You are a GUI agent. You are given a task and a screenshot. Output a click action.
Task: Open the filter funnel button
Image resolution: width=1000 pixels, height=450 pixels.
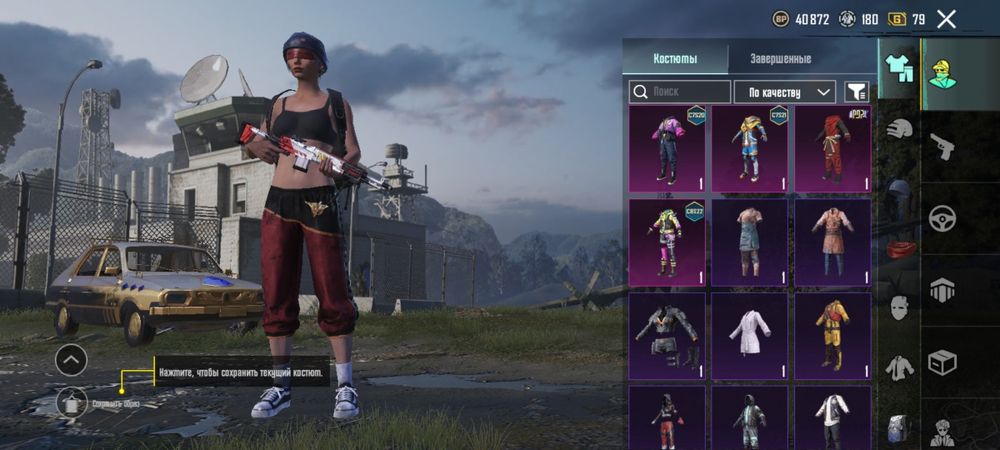pos(856,92)
